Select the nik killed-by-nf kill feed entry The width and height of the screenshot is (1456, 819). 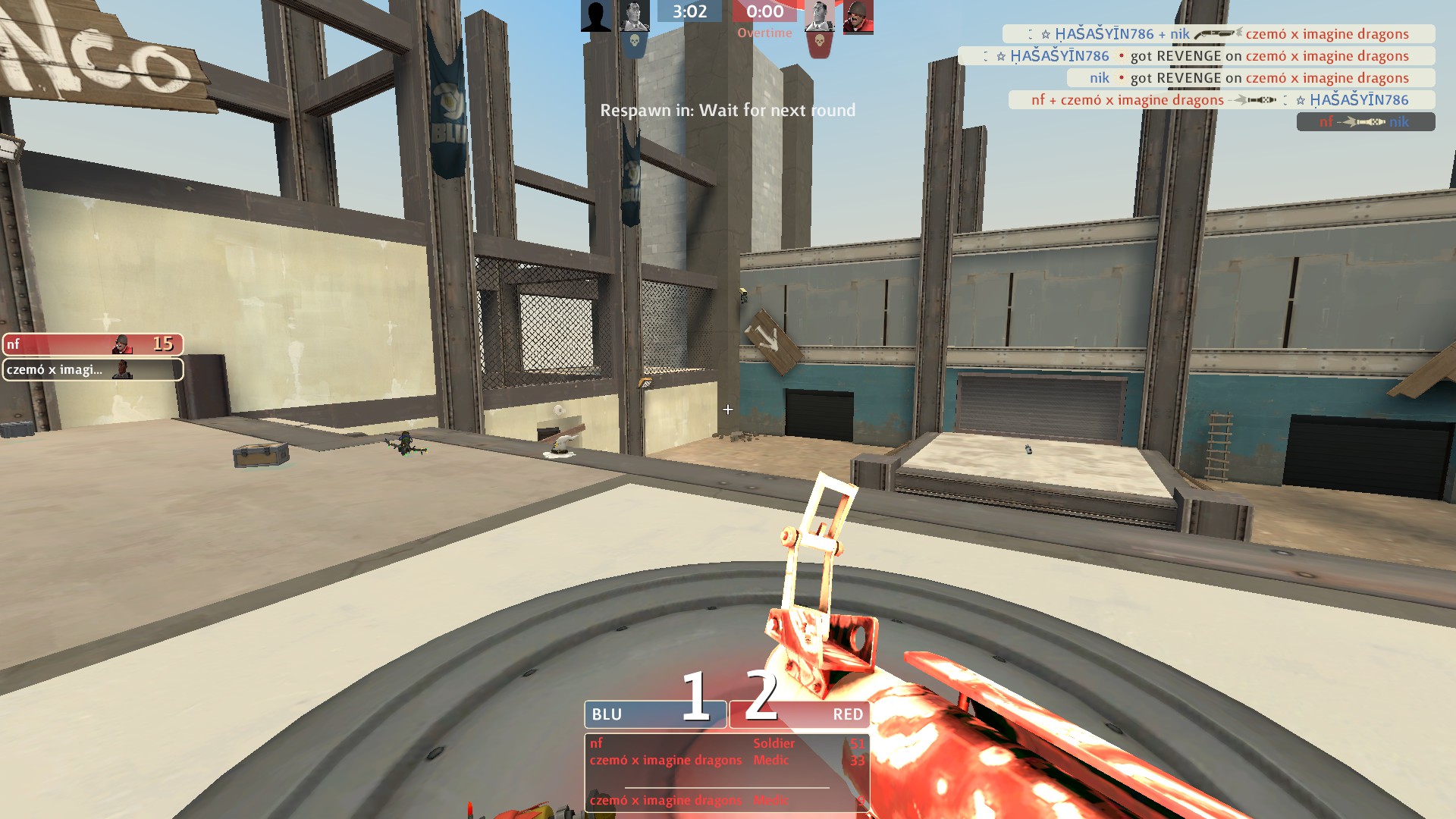[1365, 121]
